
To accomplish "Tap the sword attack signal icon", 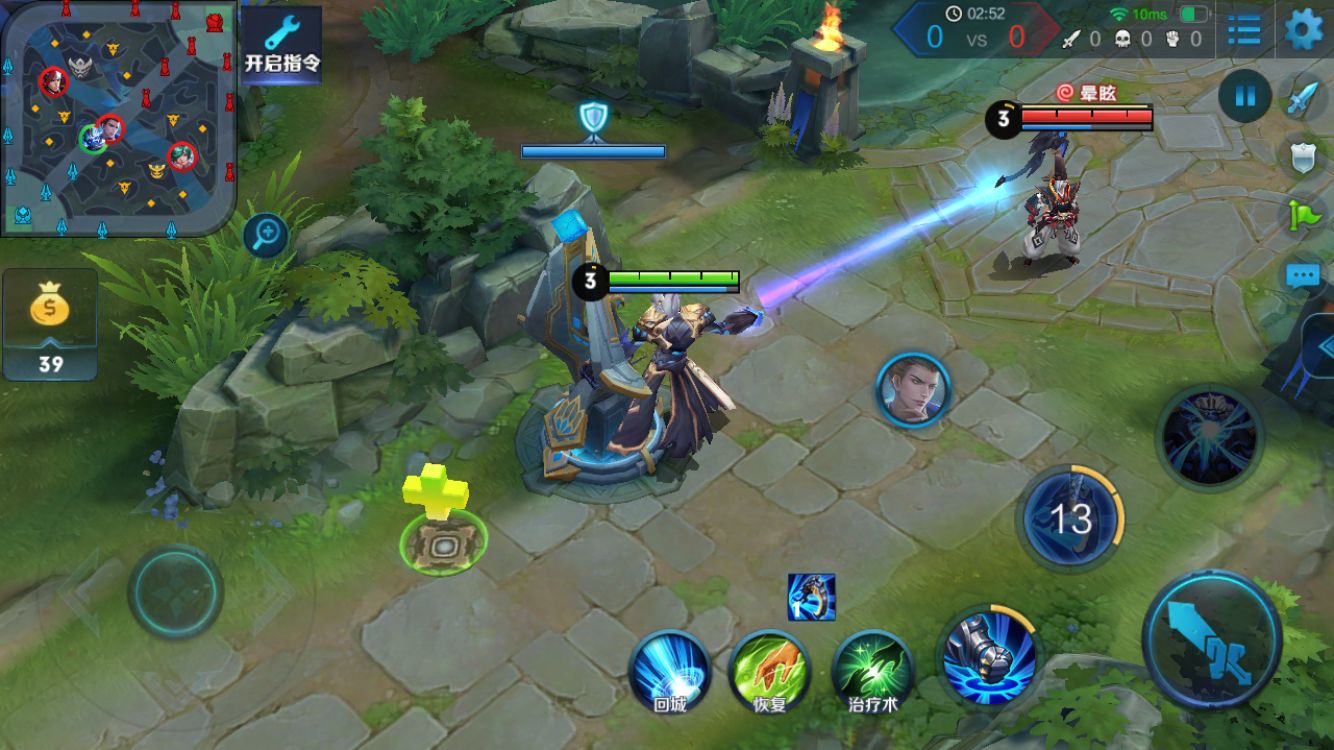I will click(1303, 98).
